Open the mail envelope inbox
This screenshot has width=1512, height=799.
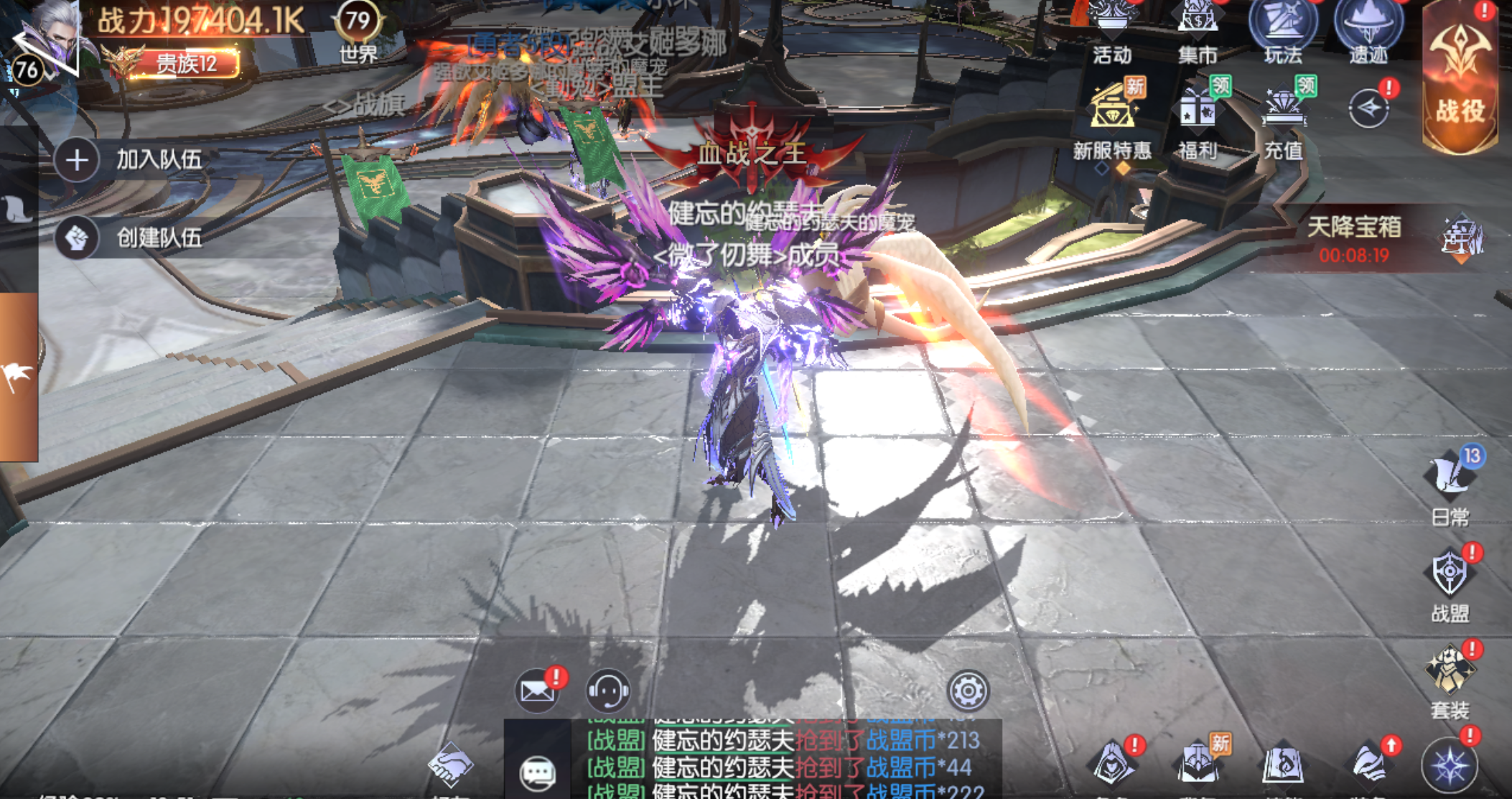(x=536, y=690)
